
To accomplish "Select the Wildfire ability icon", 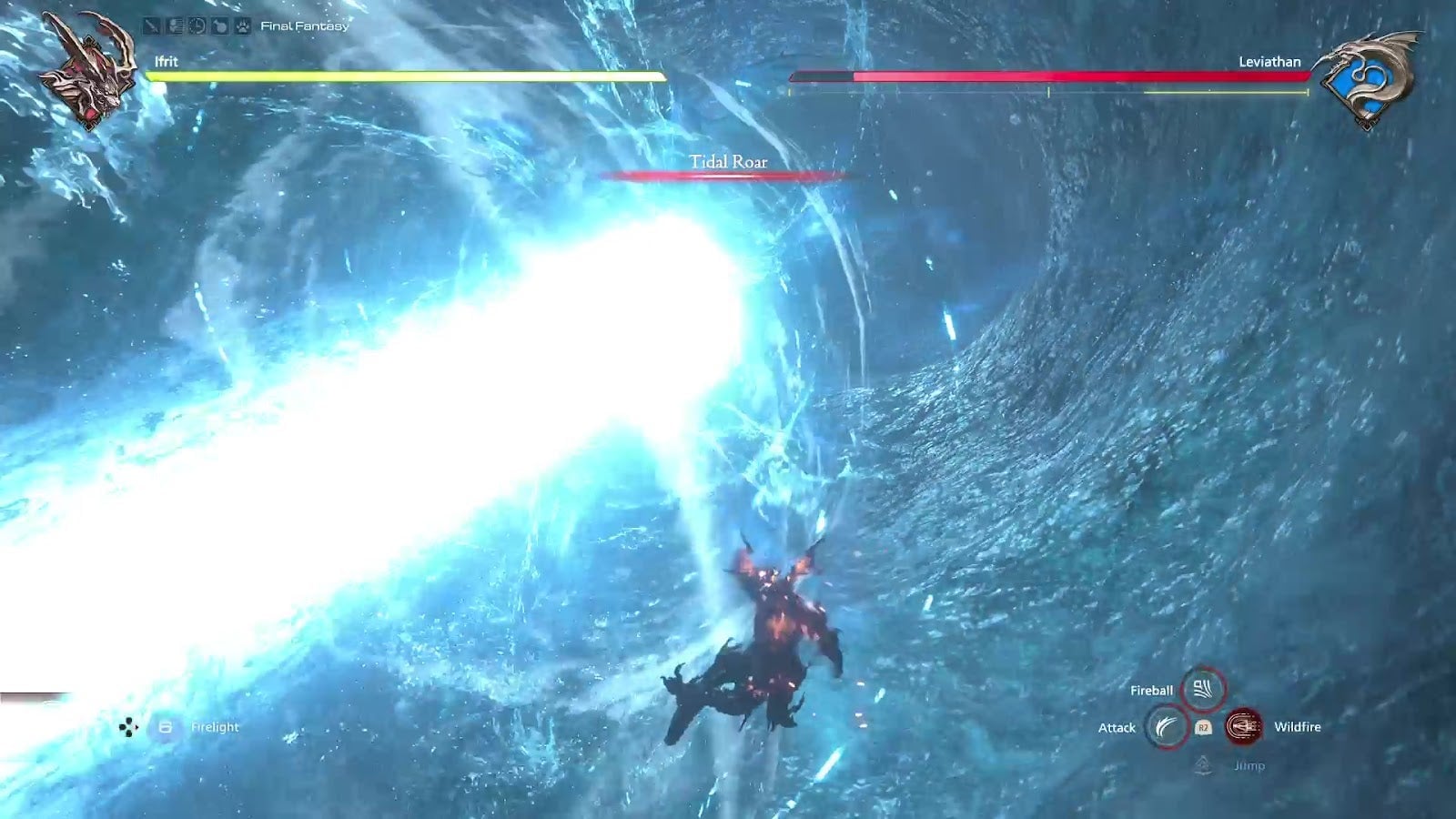I will (x=1242, y=726).
